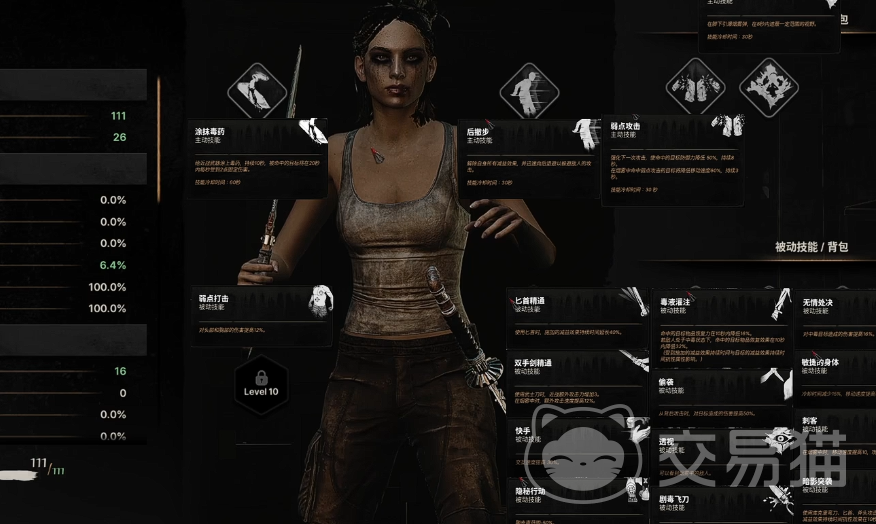This screenshot has width=876, height=524.
Task: Select the 后撤步 diamond skill icon
Action: point(529,90)
